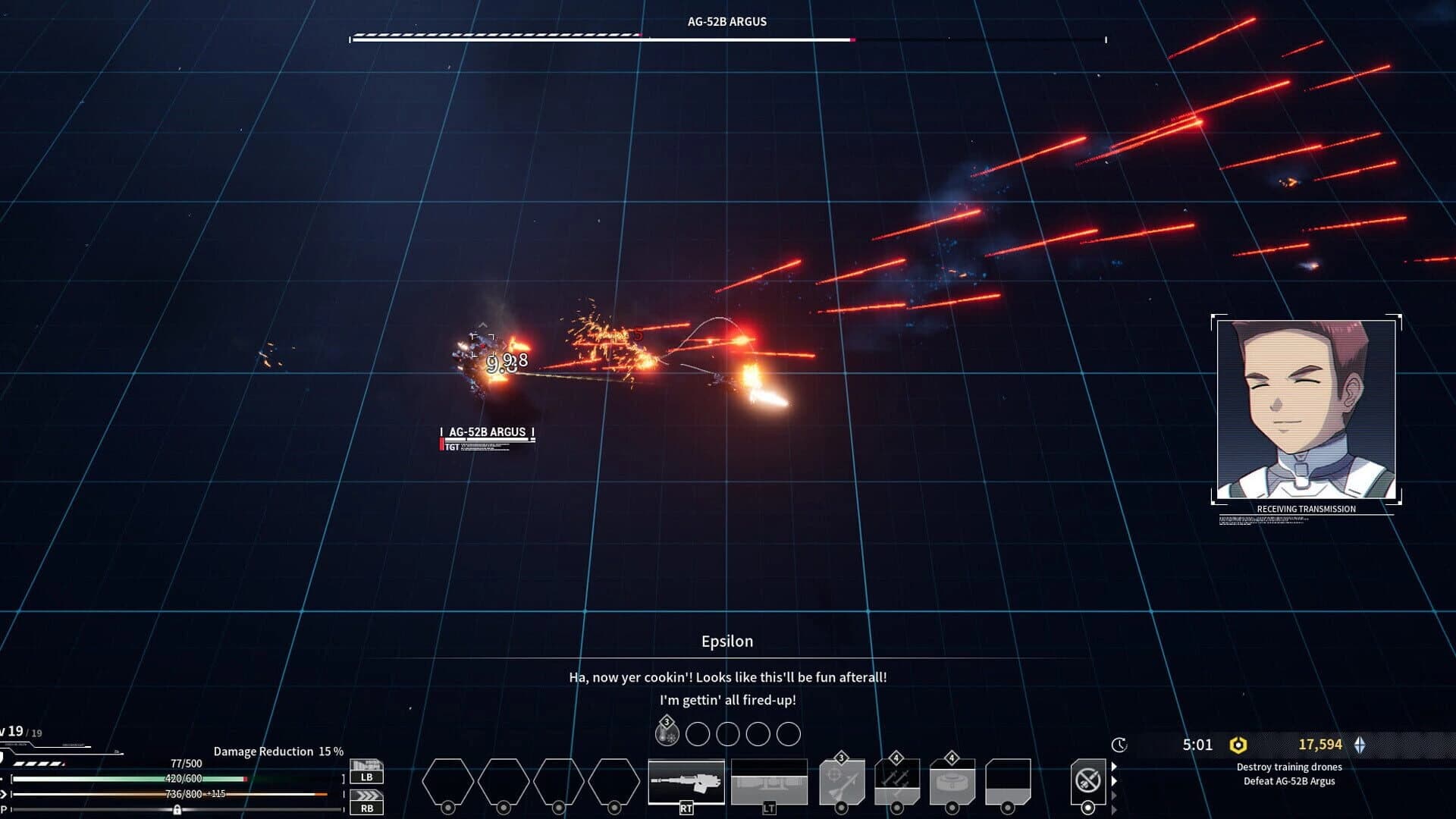Image resolution: width=1456 pixels, height=819 pixels.
Task: Expand the Destroy training drones objective arrow
Action: point(1113,767)
